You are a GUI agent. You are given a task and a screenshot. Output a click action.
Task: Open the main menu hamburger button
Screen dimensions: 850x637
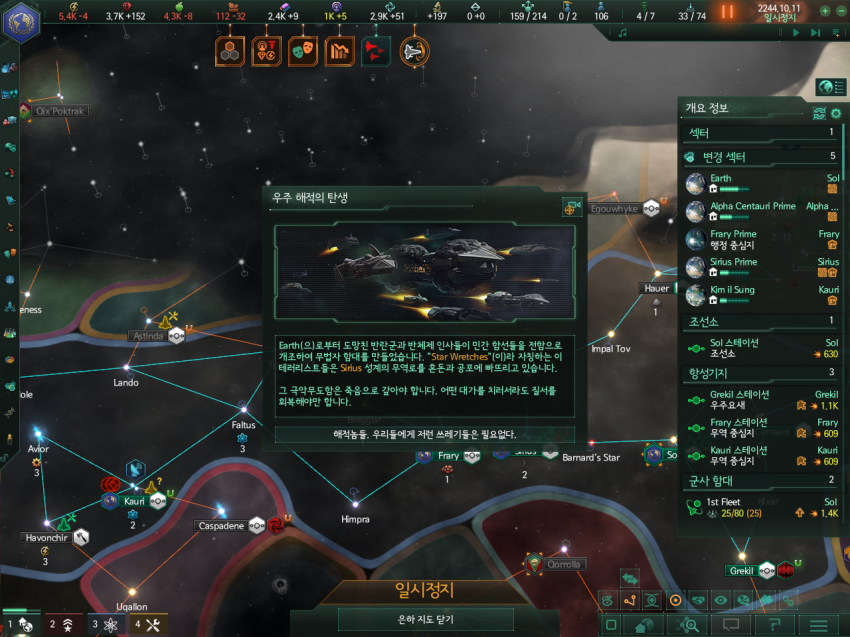[818, 625]
